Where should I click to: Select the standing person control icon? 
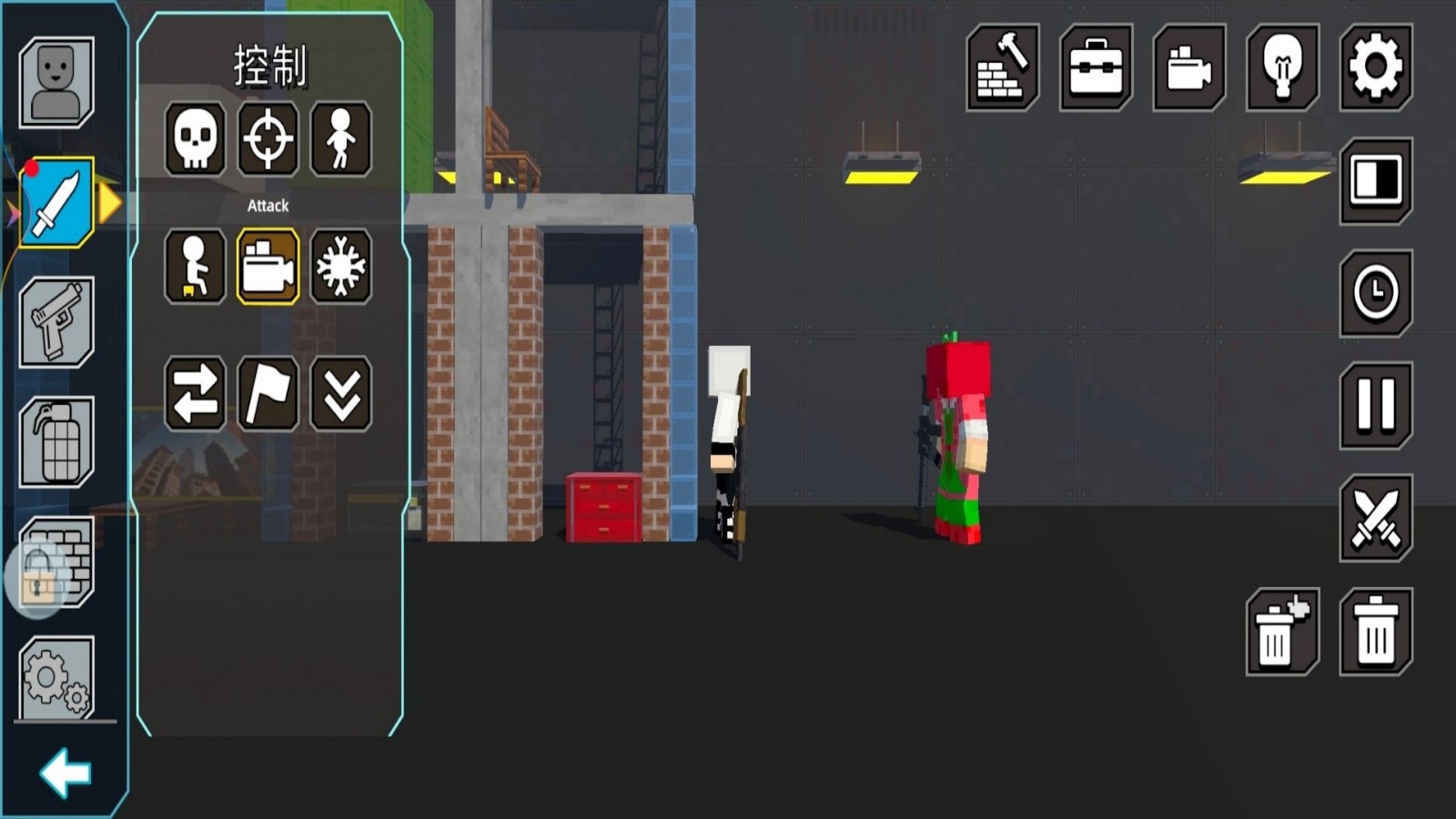click(x=340, y=138)
